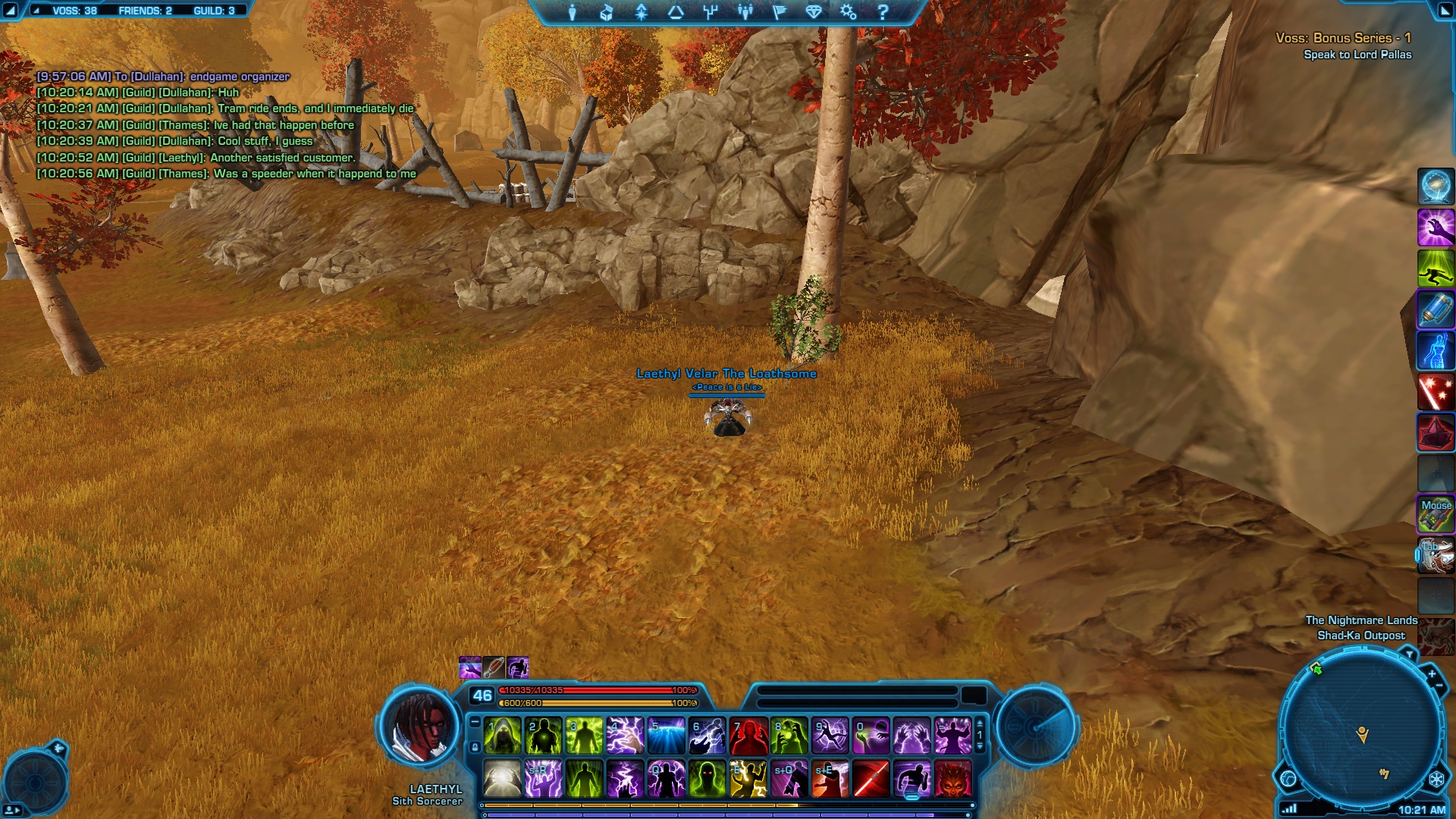Activate the hooded figure ability in slot 1
This screenshot has height=819, width=1456.
pyautogui.click(x=503, y=736)
